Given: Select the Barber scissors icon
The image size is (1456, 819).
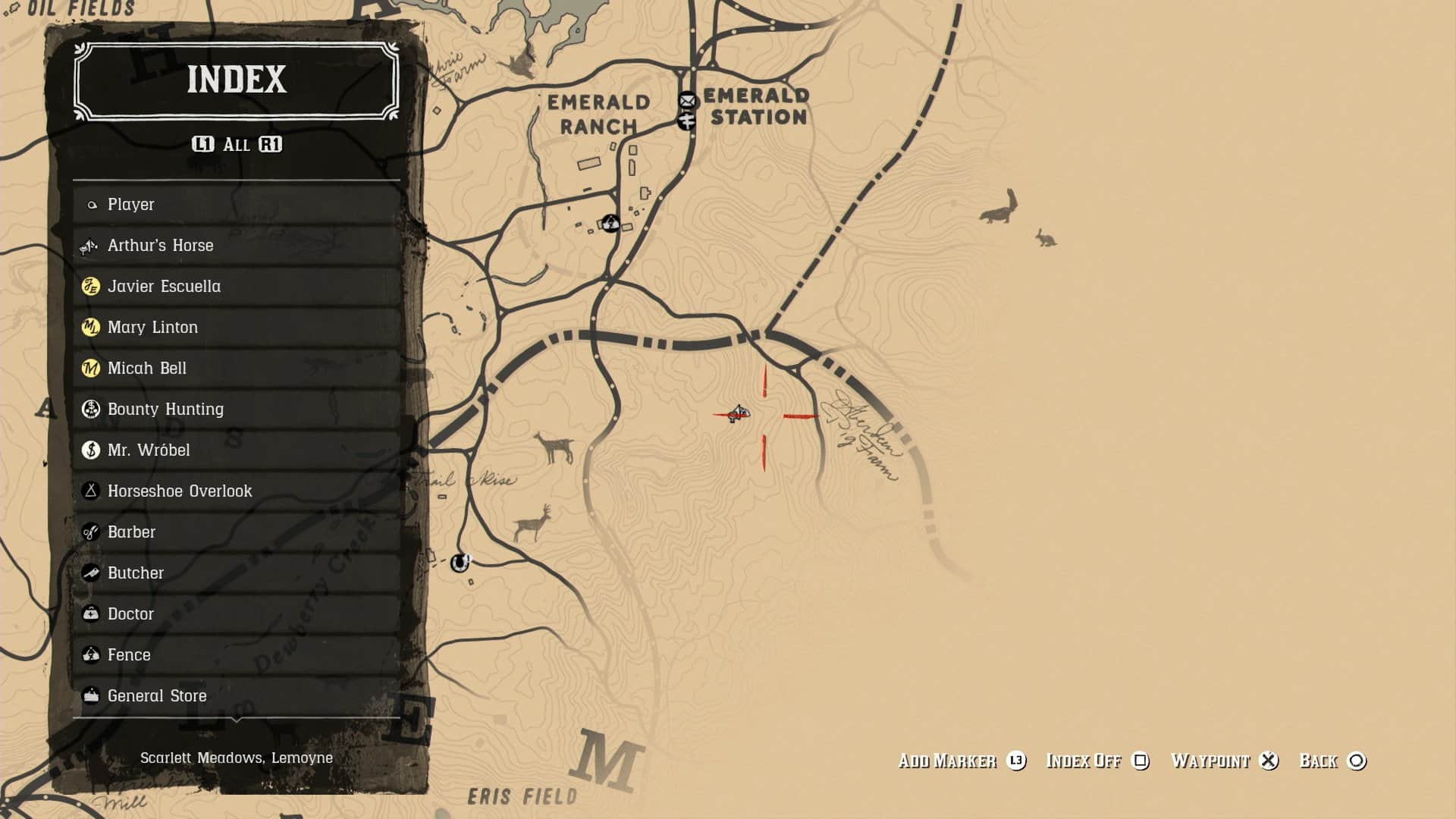Looking at the screenshot, I should 90,532.
